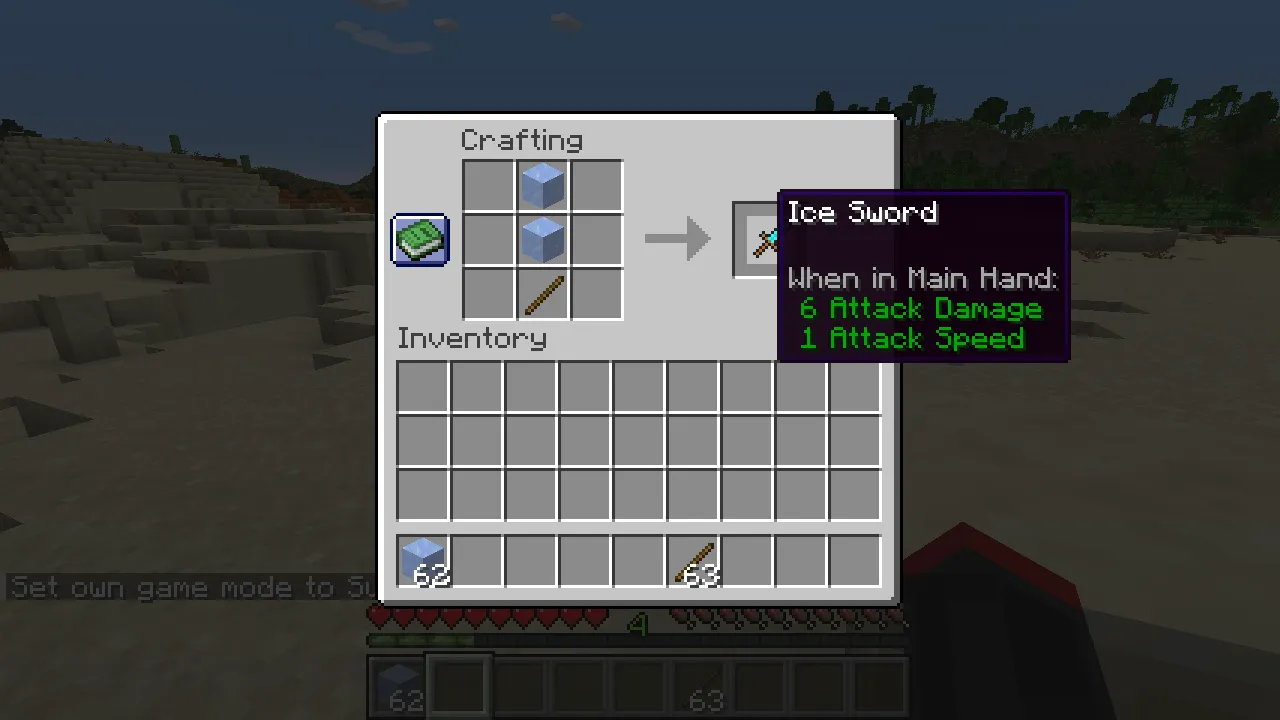Click the empty top-left crafting slot
Viewport: 1280px width, 720px height.
(x=488, y=184)
